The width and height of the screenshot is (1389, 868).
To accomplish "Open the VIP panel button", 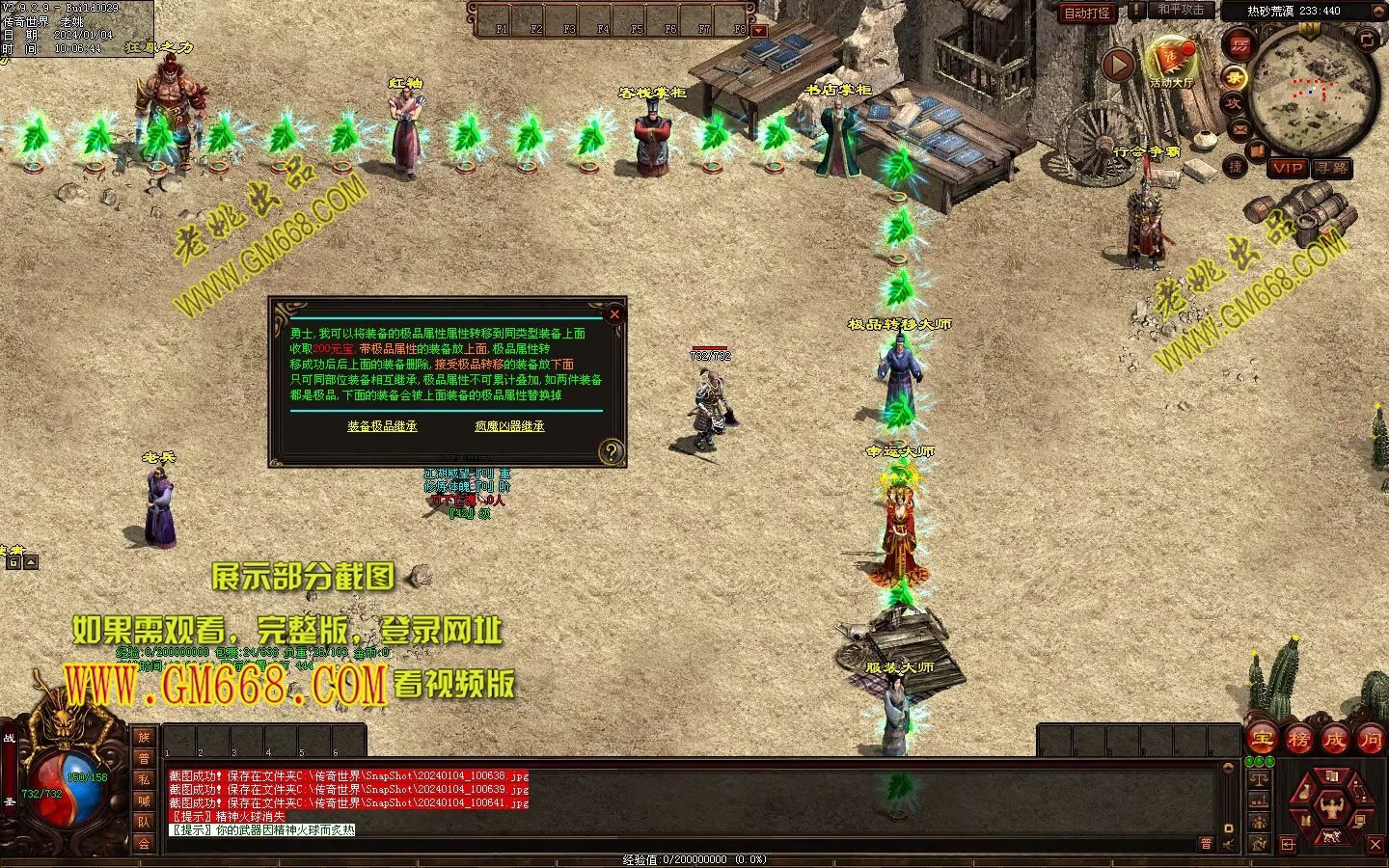I will click(1288, 168).
